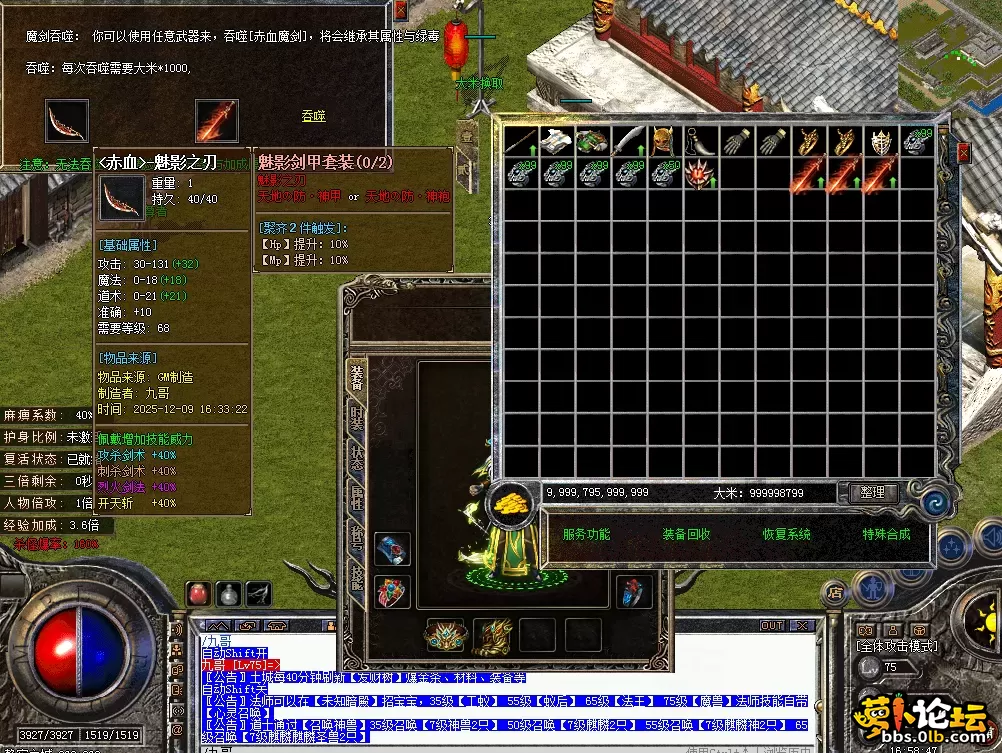Image resolution: width=1002 pixels, height=753 pixels.
Task: Choose 装备回收 equipment recycling
Action: pyautogui.click(x=686, y=535)
